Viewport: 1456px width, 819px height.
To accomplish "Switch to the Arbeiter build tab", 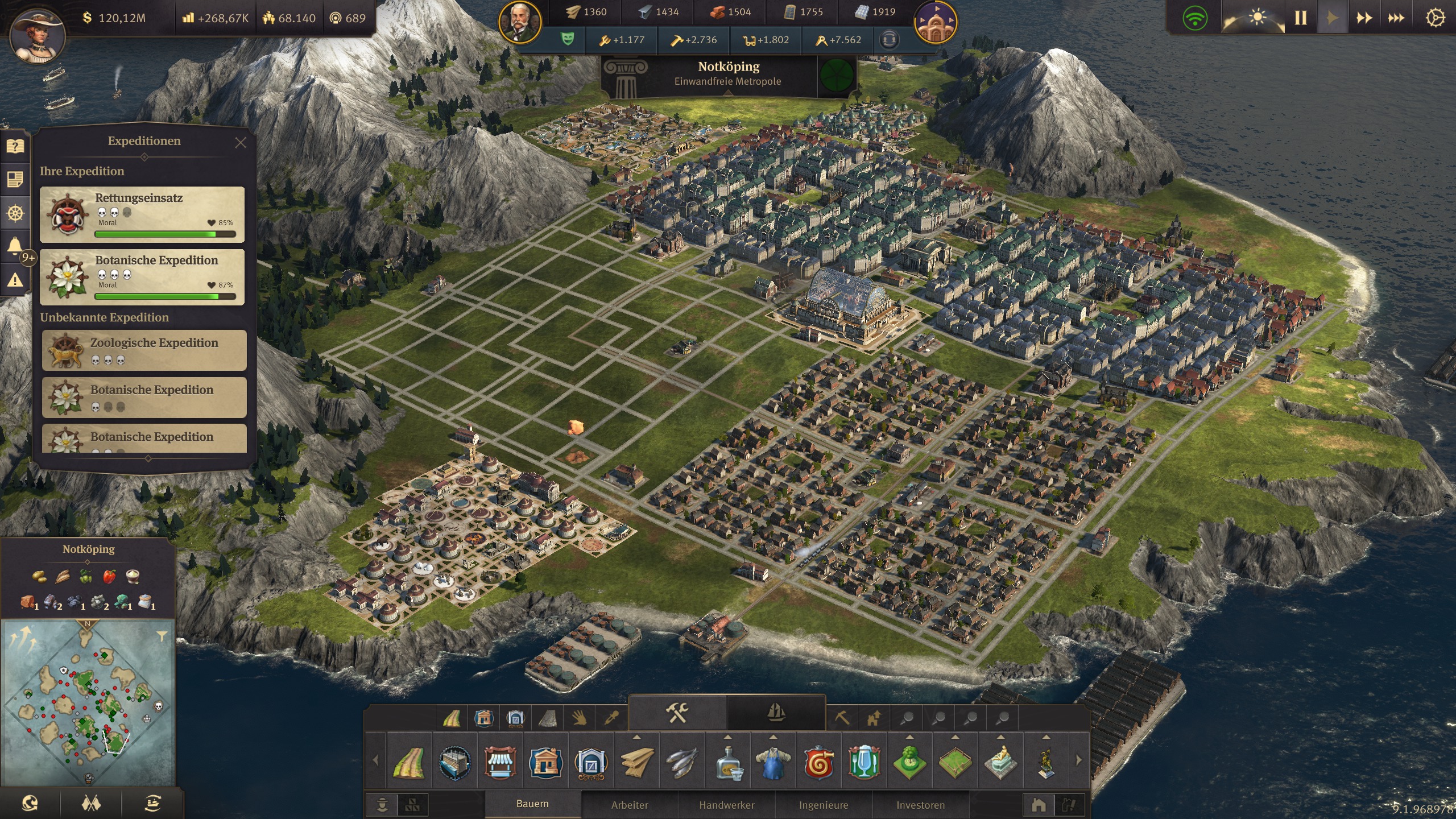I will click(x=630, y=805).
